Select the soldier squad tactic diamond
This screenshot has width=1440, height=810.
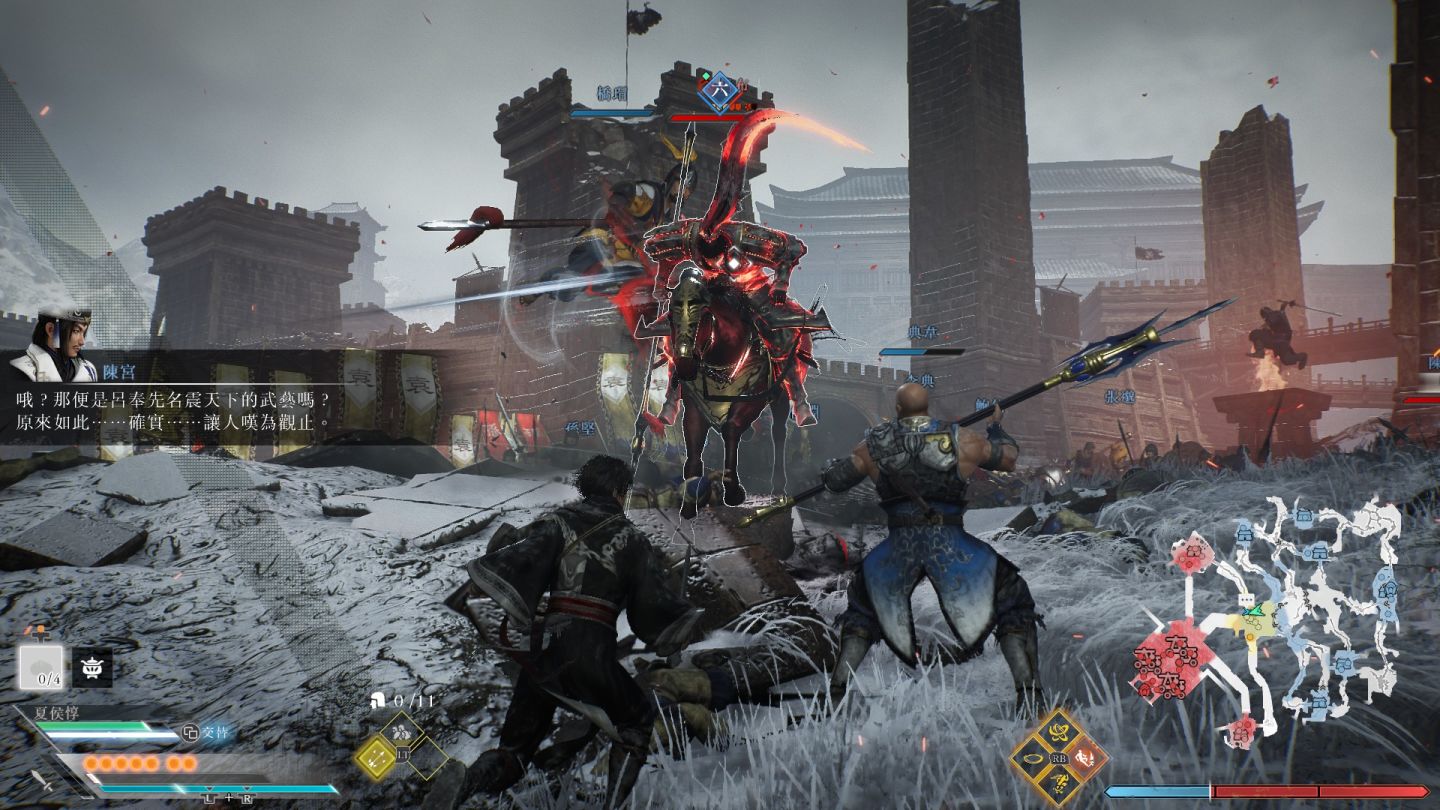coord(402,732)
